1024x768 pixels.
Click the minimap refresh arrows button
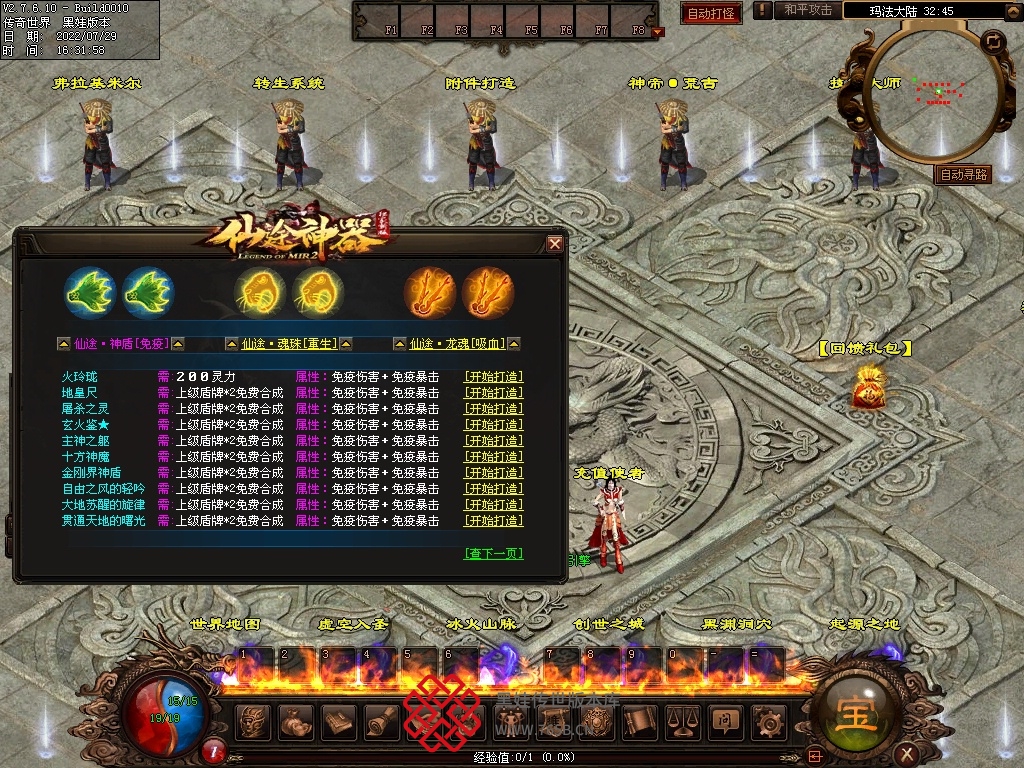pos(992,42)
